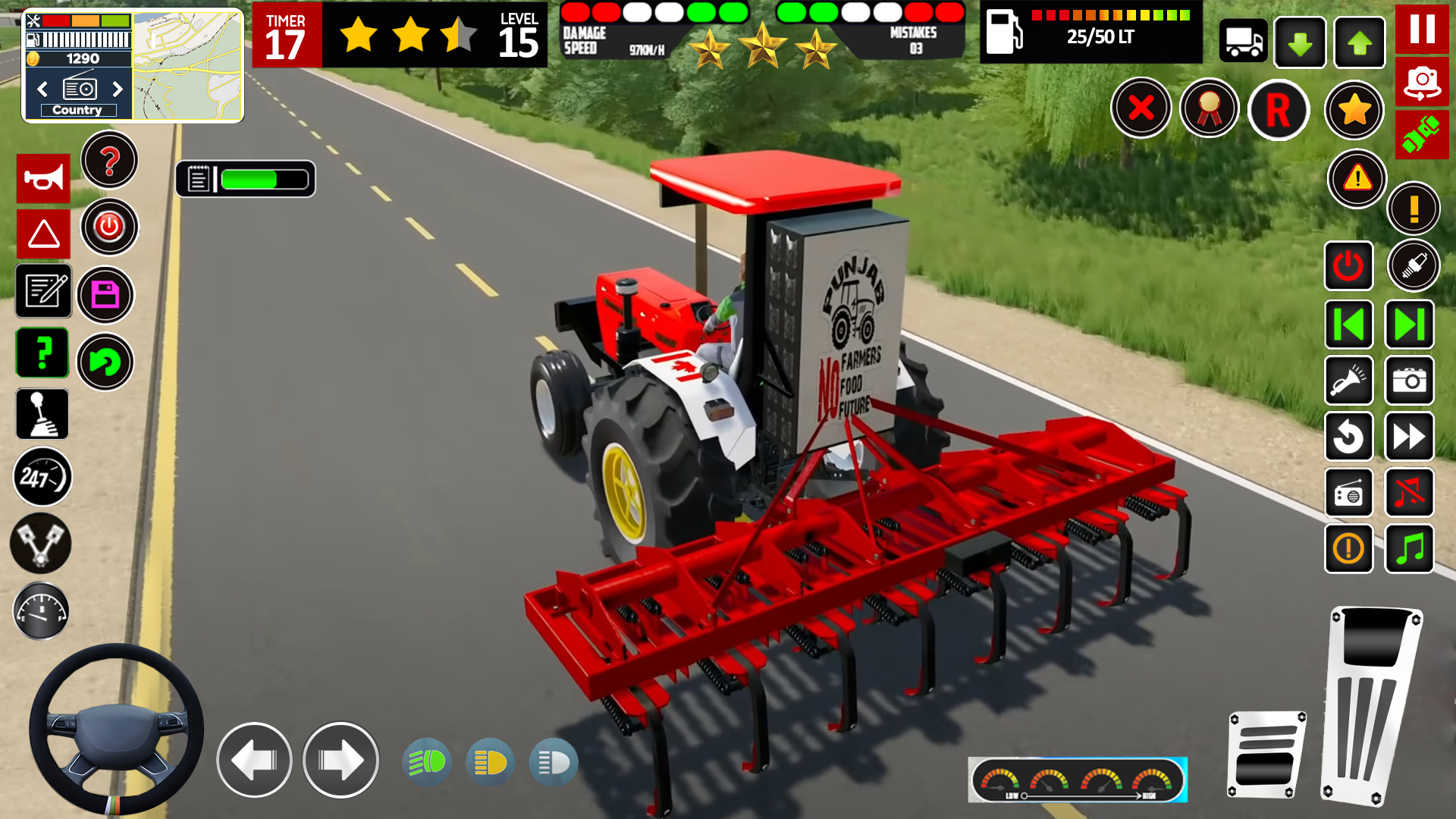The width and height of the screenshot is (1456, 819).
Task: Select the gear shifter icon
Action: pyautogui.click(x=42, y=414)
